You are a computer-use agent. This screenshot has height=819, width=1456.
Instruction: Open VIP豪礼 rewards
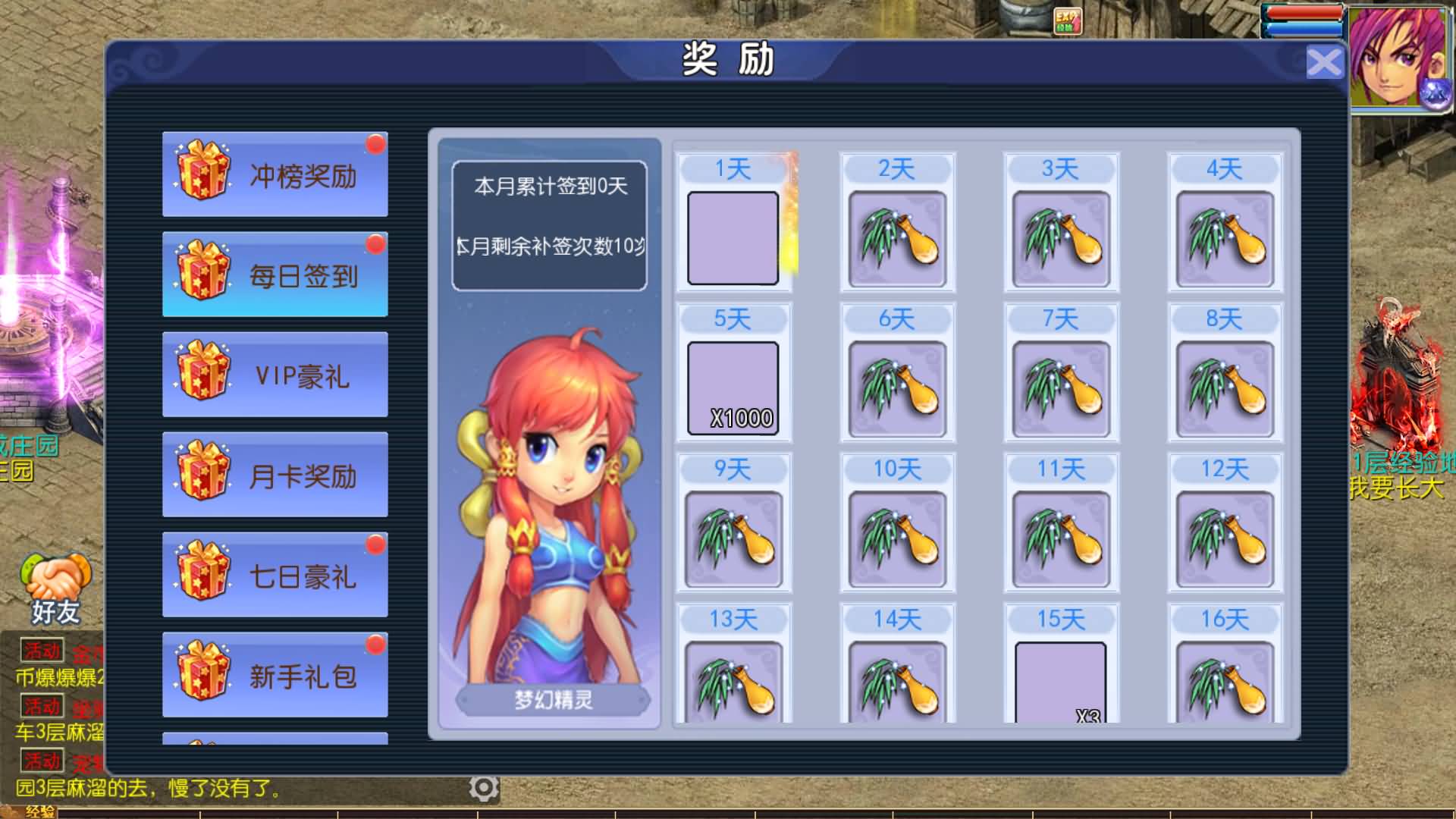pyautogui.click(x=275, y=375)
